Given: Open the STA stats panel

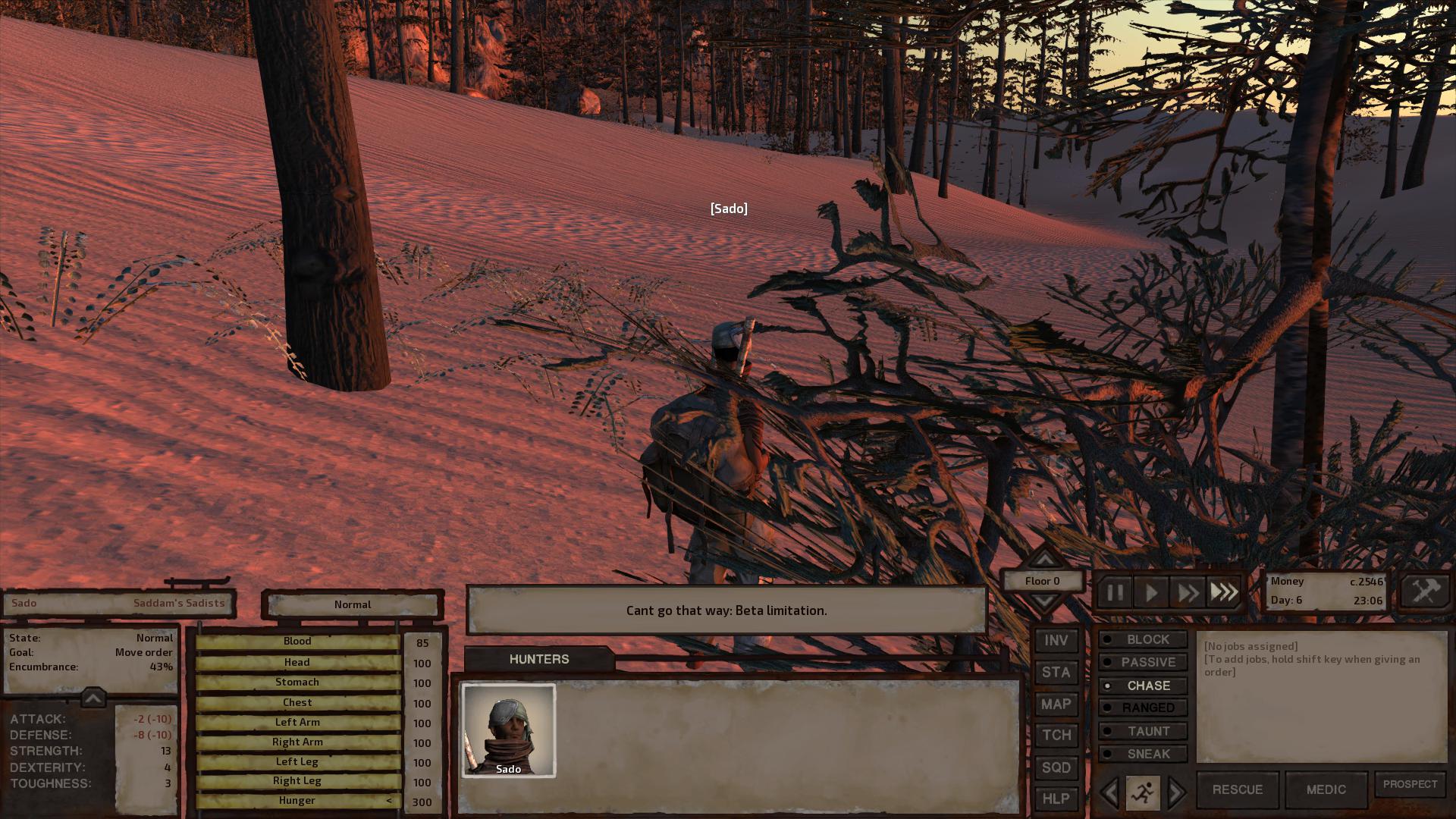Looking at the screenshot, I should tap(1056, 673).
